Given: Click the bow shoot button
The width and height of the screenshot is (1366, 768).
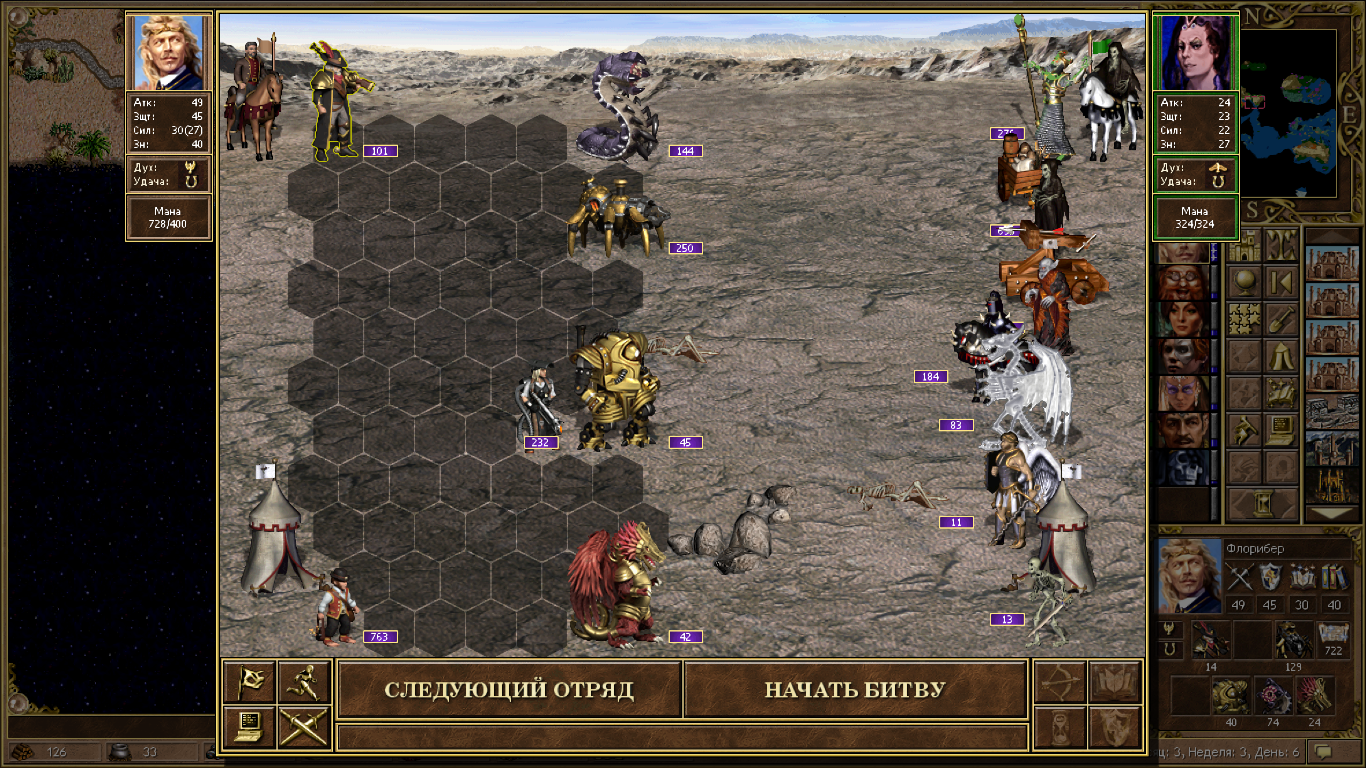Looking at the screenshot, I should coord(1060,682).
